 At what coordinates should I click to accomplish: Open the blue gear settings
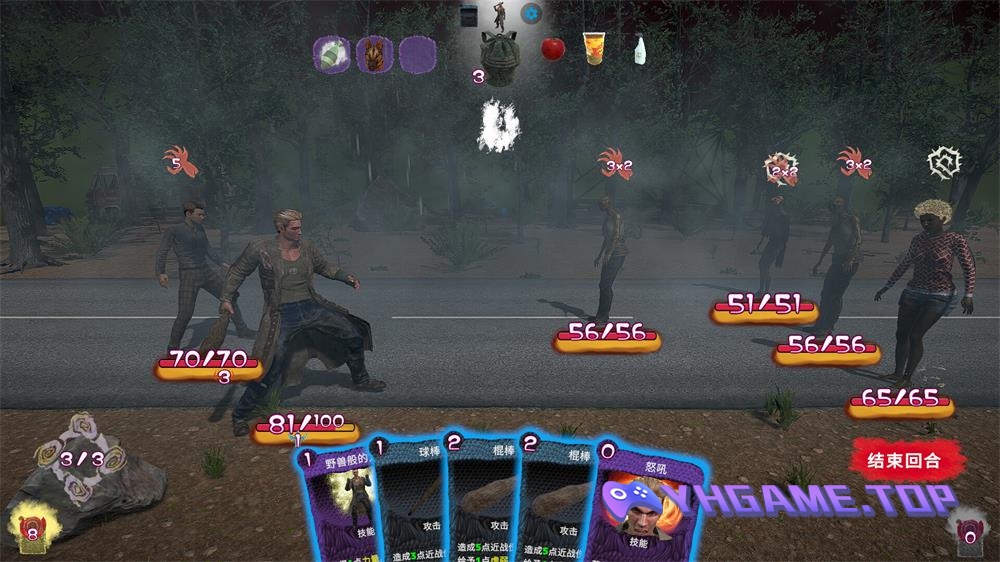tap(532, 14)
